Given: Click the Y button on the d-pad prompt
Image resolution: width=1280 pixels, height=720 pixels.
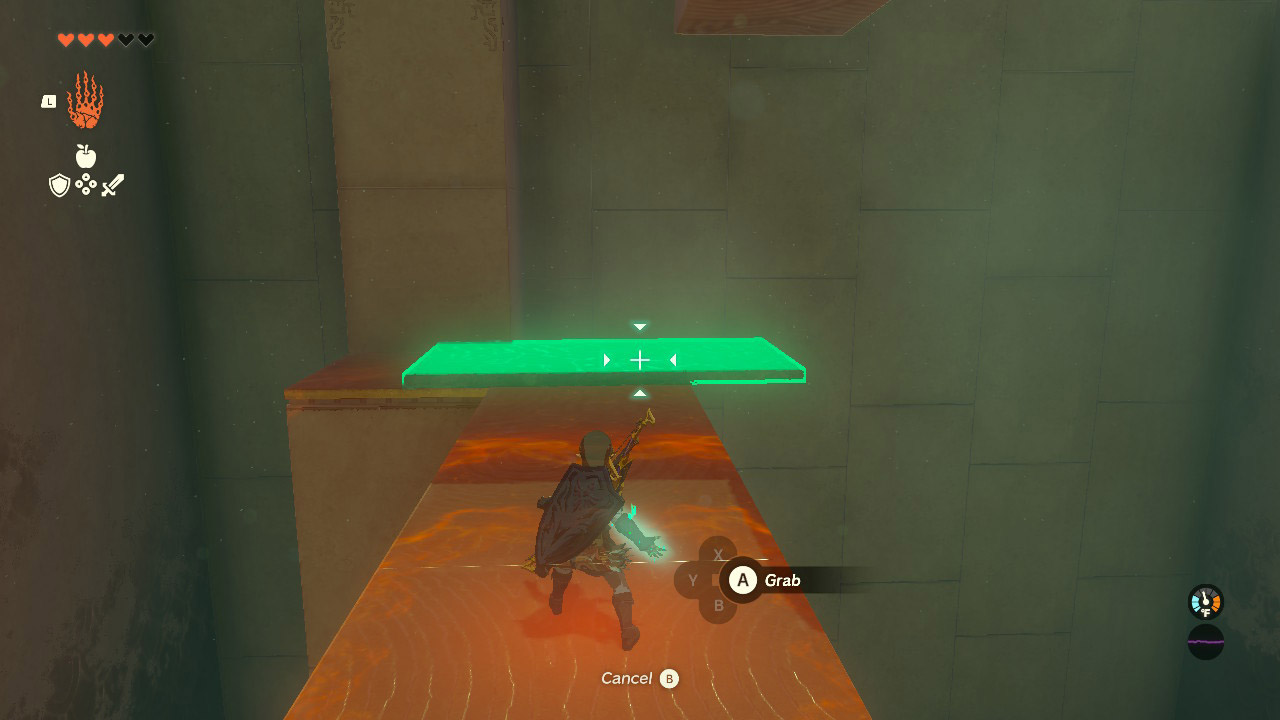Looking at the screenshot, I should tap(692, 578).
